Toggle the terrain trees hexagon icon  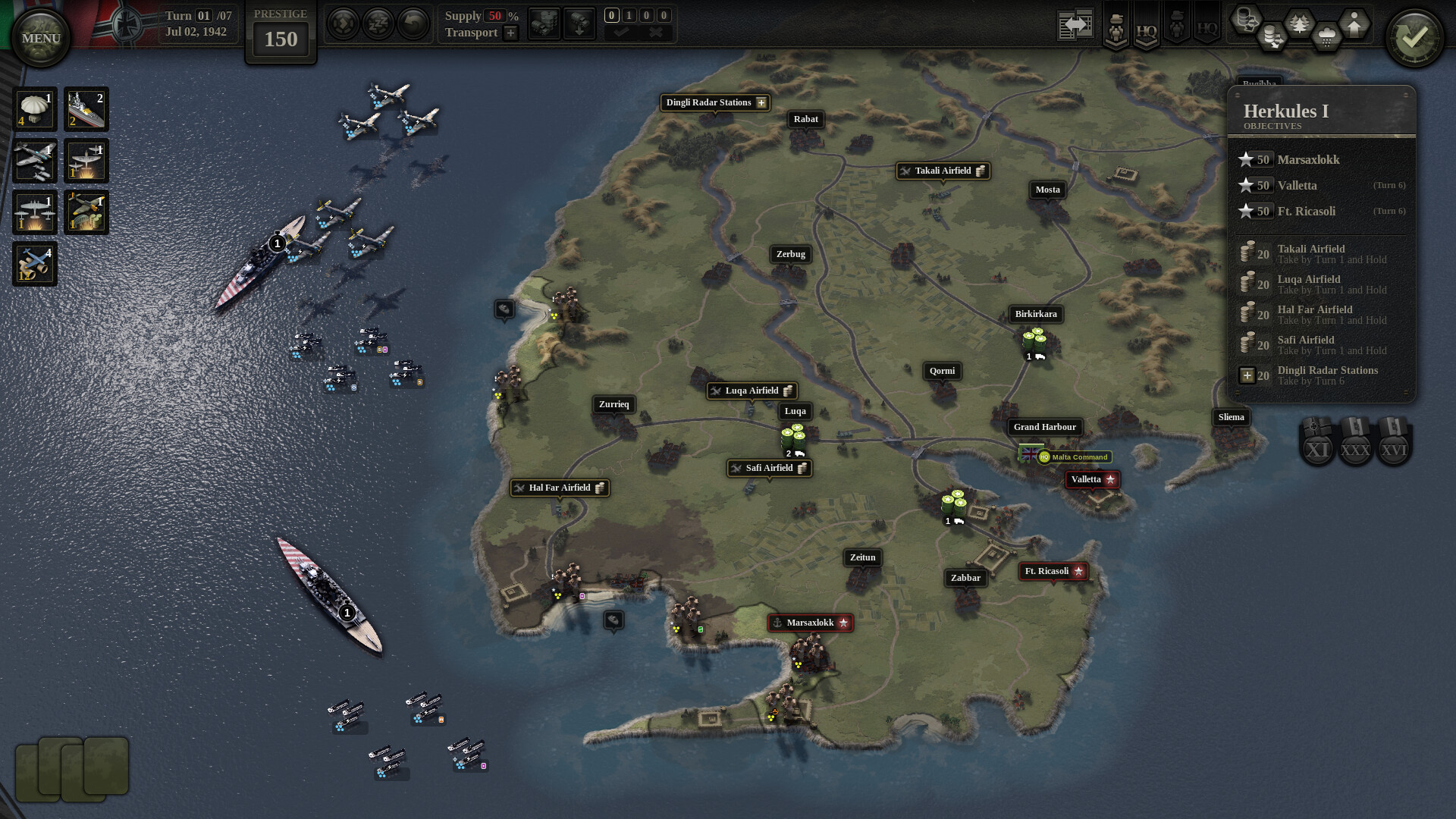(1300, 24)
